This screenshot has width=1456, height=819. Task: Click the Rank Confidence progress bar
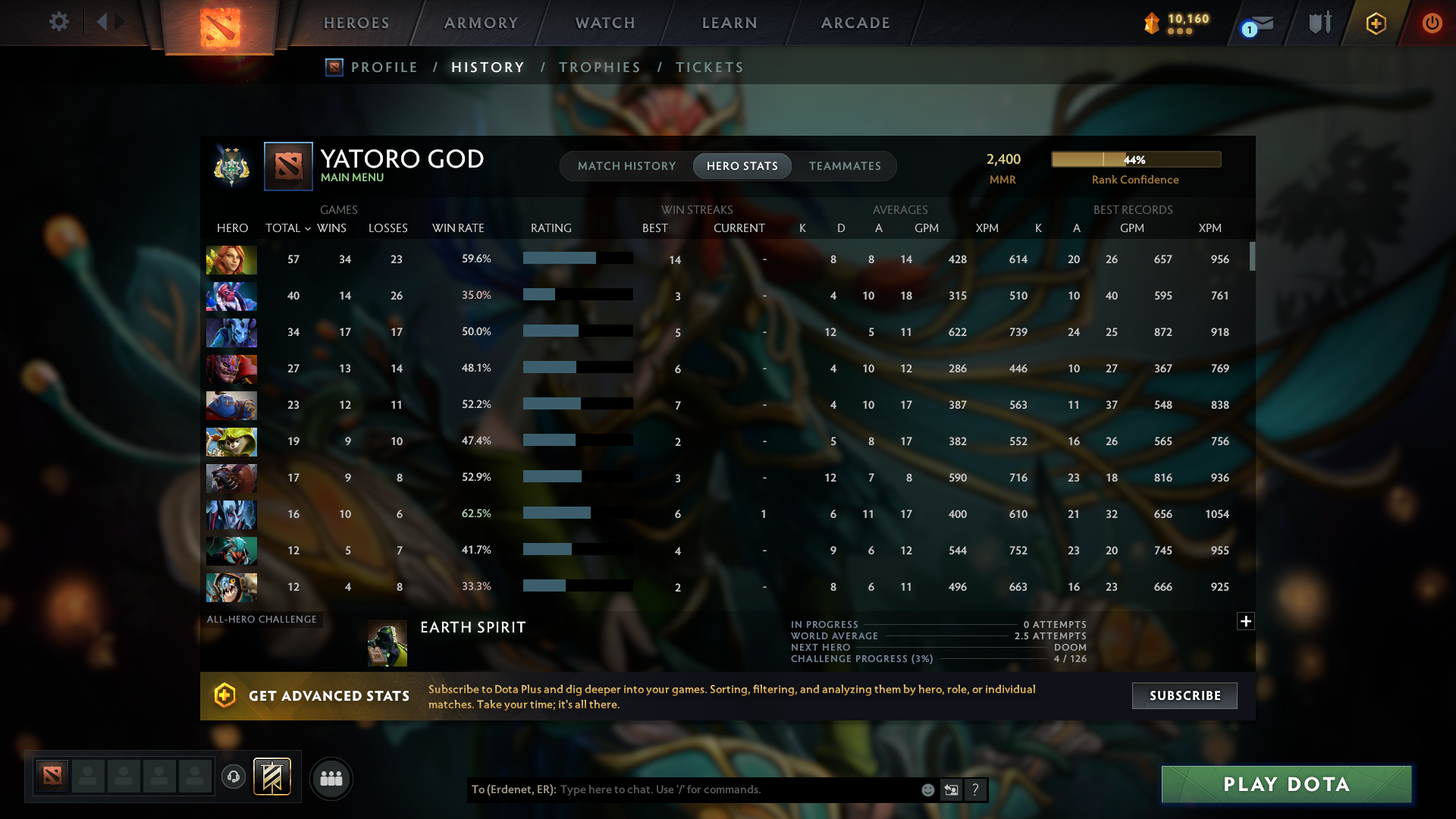[x=1135, y=159]
